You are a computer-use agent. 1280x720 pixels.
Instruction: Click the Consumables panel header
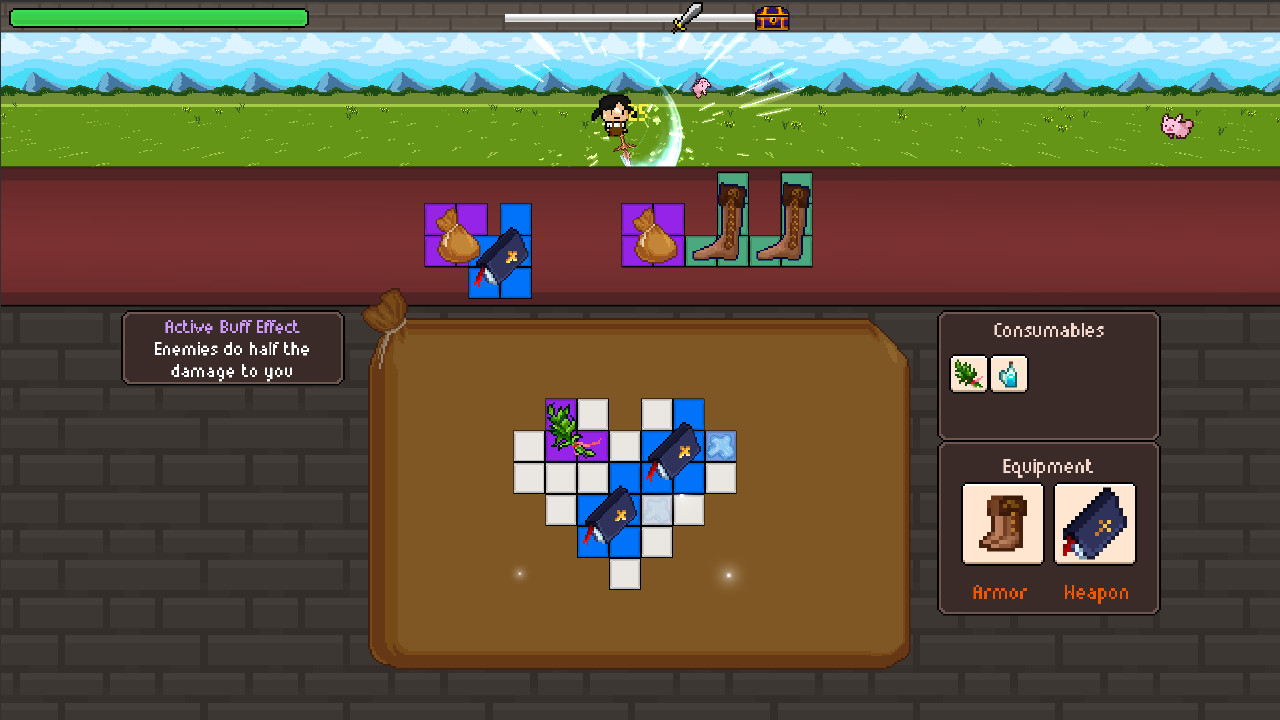coord(1048,330)
